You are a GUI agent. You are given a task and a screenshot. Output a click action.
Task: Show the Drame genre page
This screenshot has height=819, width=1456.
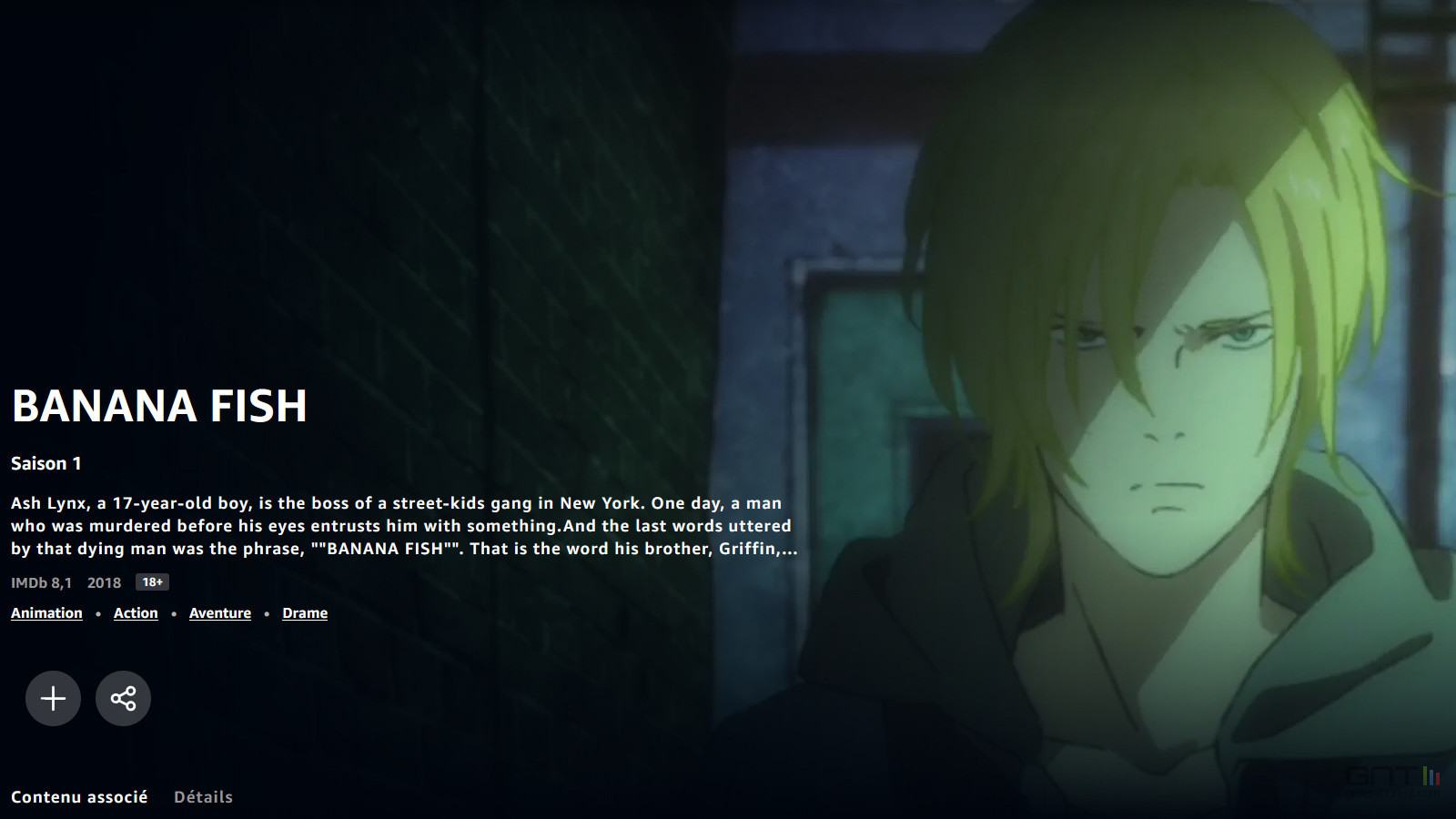tap(305, 613)
